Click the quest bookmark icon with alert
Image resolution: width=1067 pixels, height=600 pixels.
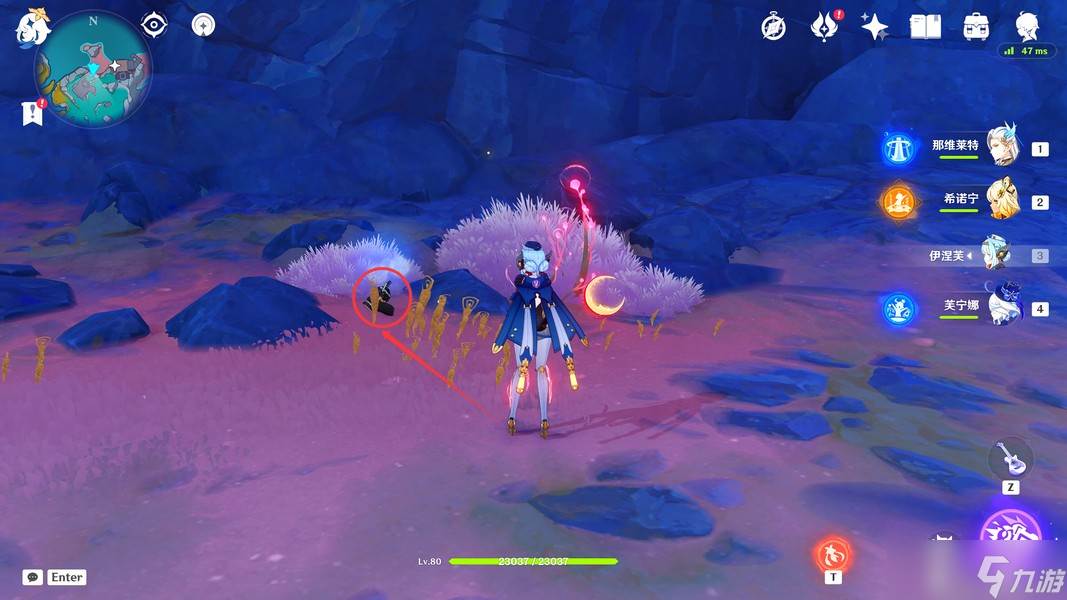pyautogui.click(x=32, y=113)
